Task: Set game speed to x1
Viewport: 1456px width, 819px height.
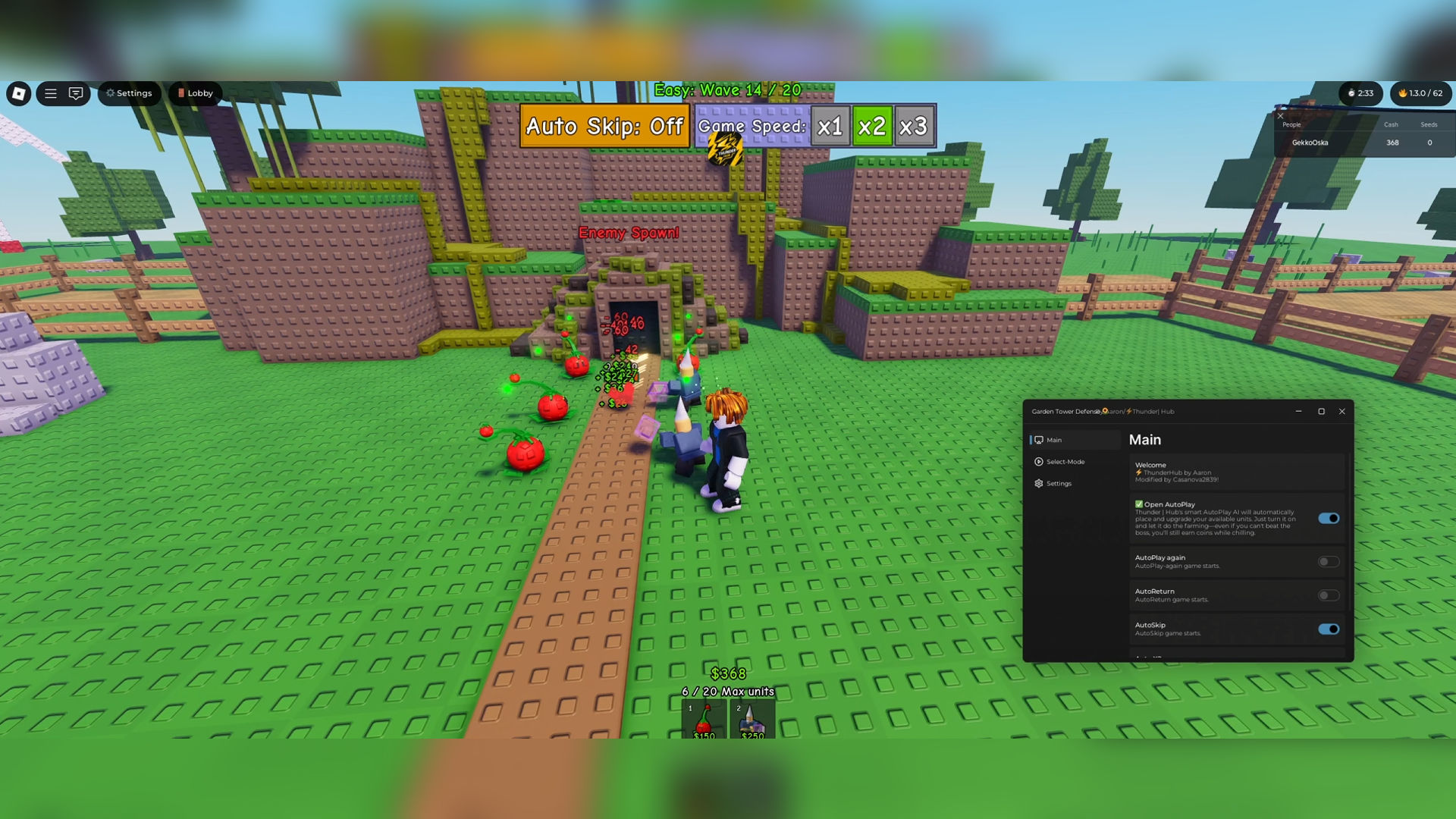Action: tap(830, 126)
